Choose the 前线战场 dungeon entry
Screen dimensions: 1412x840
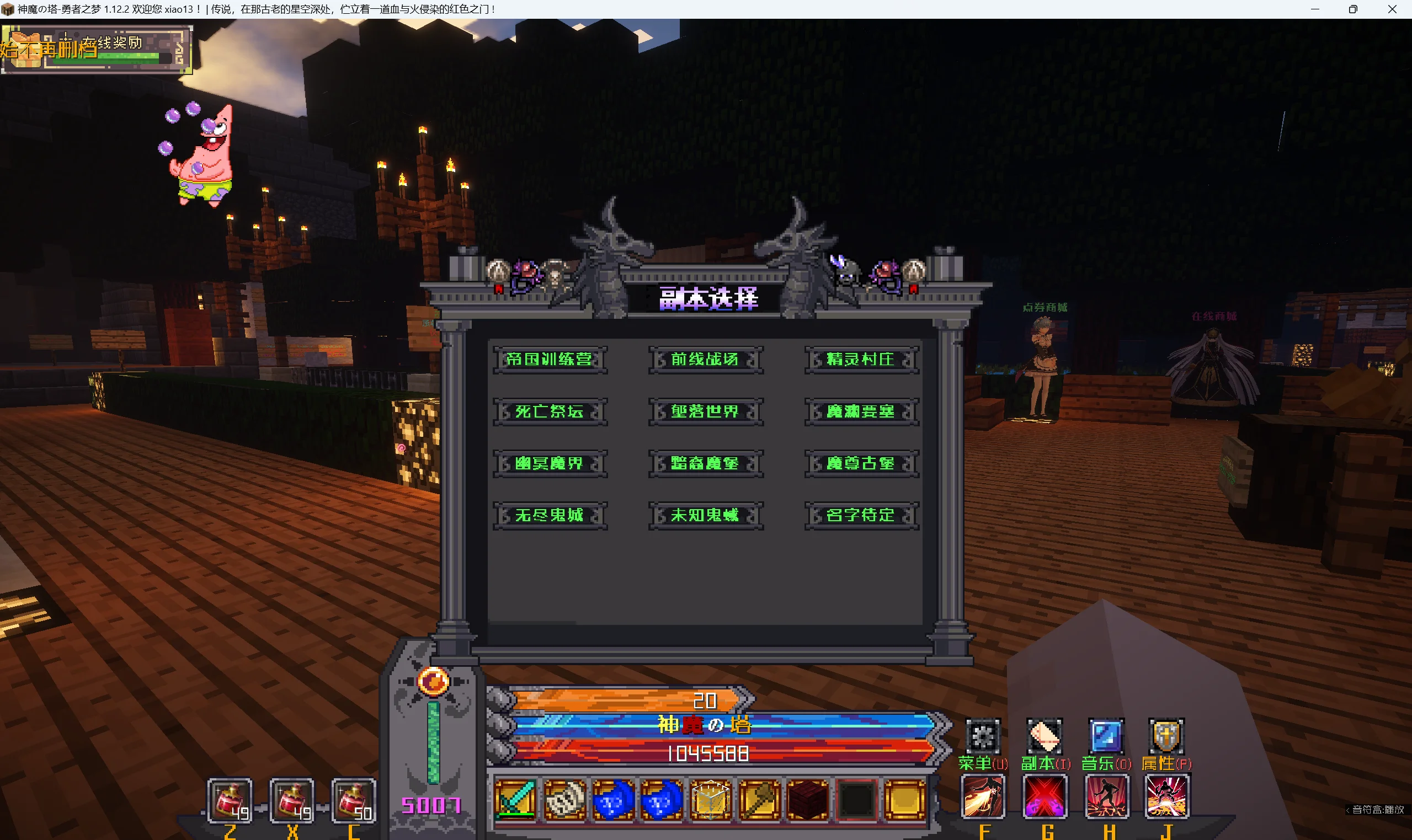(705, 360)
